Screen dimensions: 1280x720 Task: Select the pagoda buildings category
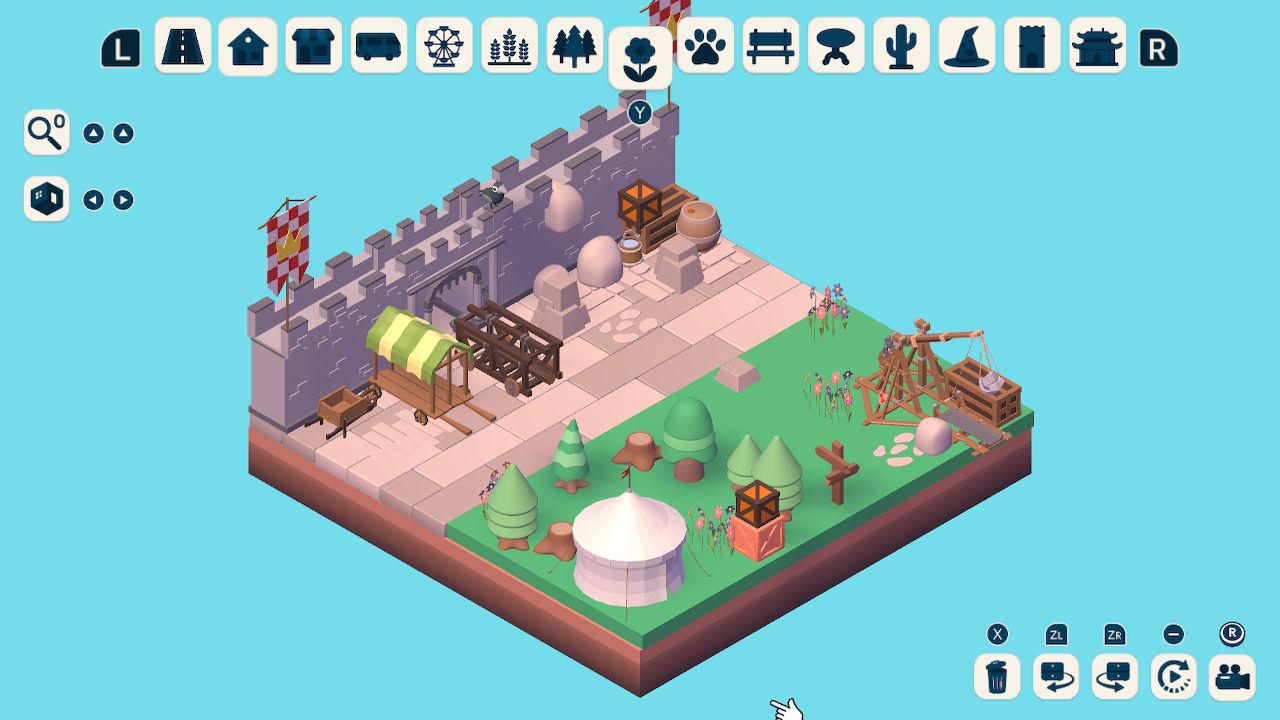[1096, 45]
